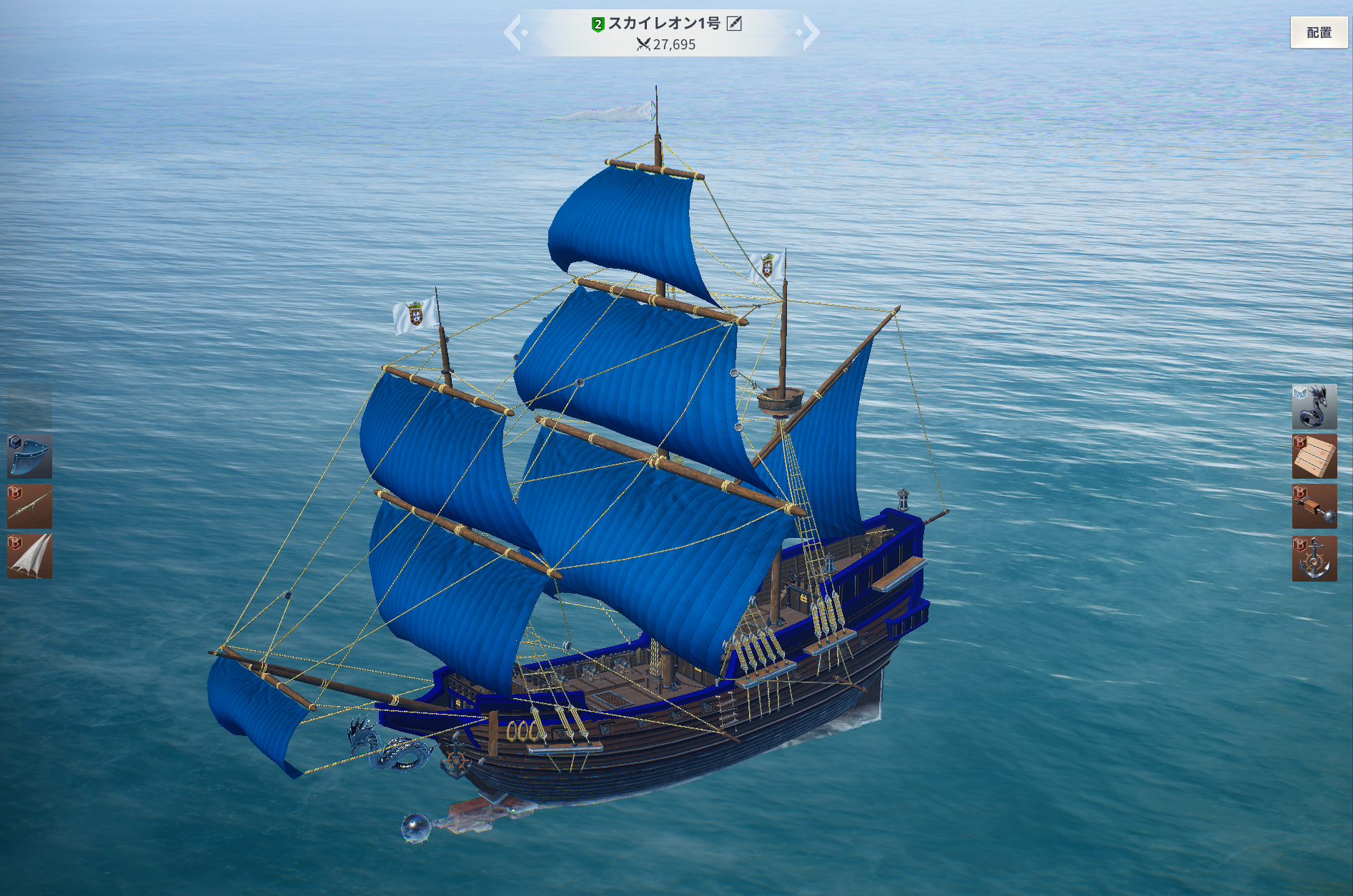This screenshot has width=1353, height=896.
Task: Click the 配置 button
Action: click(1318, 33)
